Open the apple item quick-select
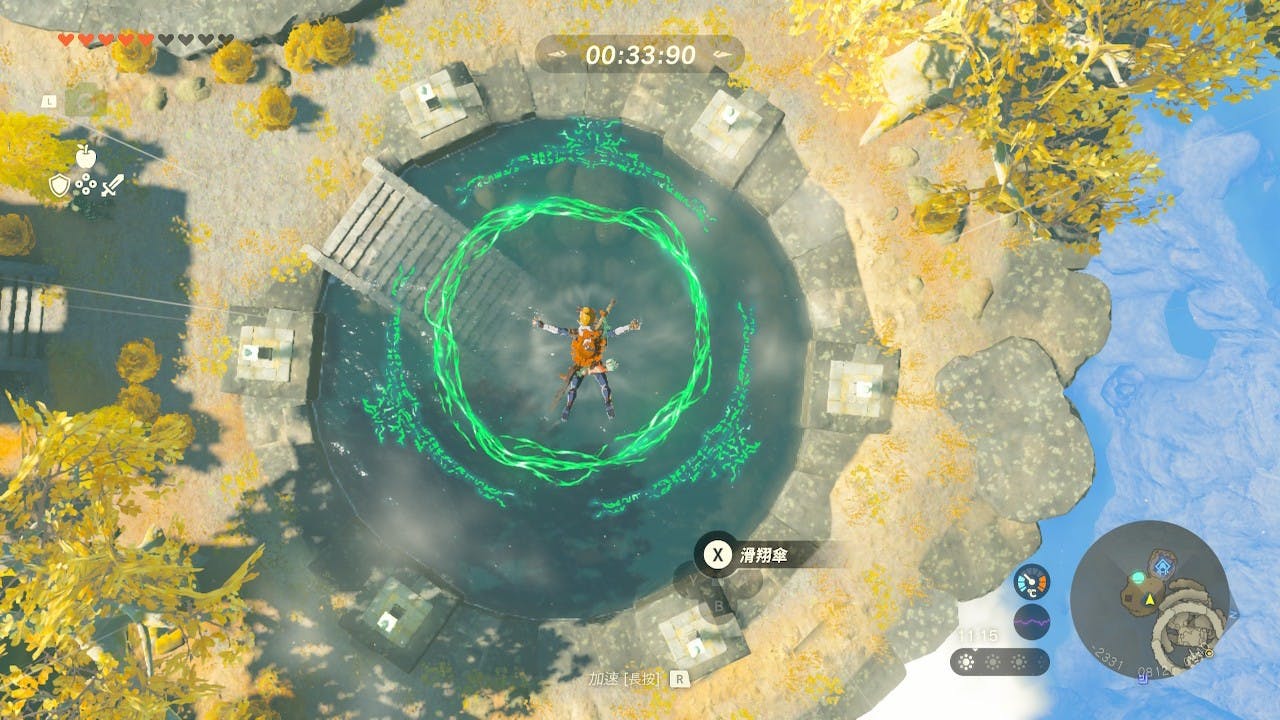 [x=85, y=155]
